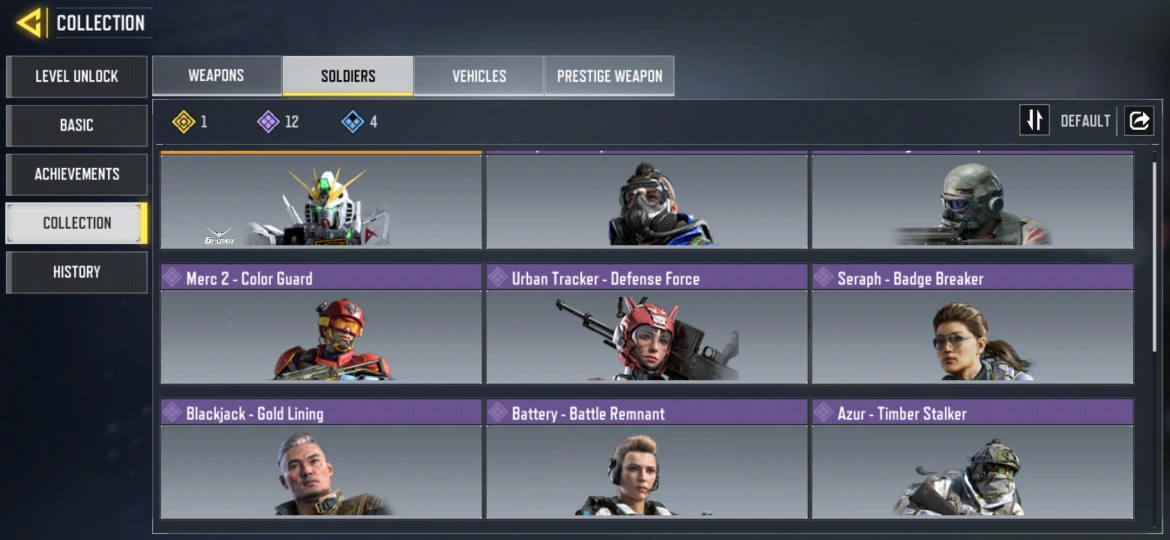
Task: Open the Level Unlock section
Action: (x=77, y=76)
